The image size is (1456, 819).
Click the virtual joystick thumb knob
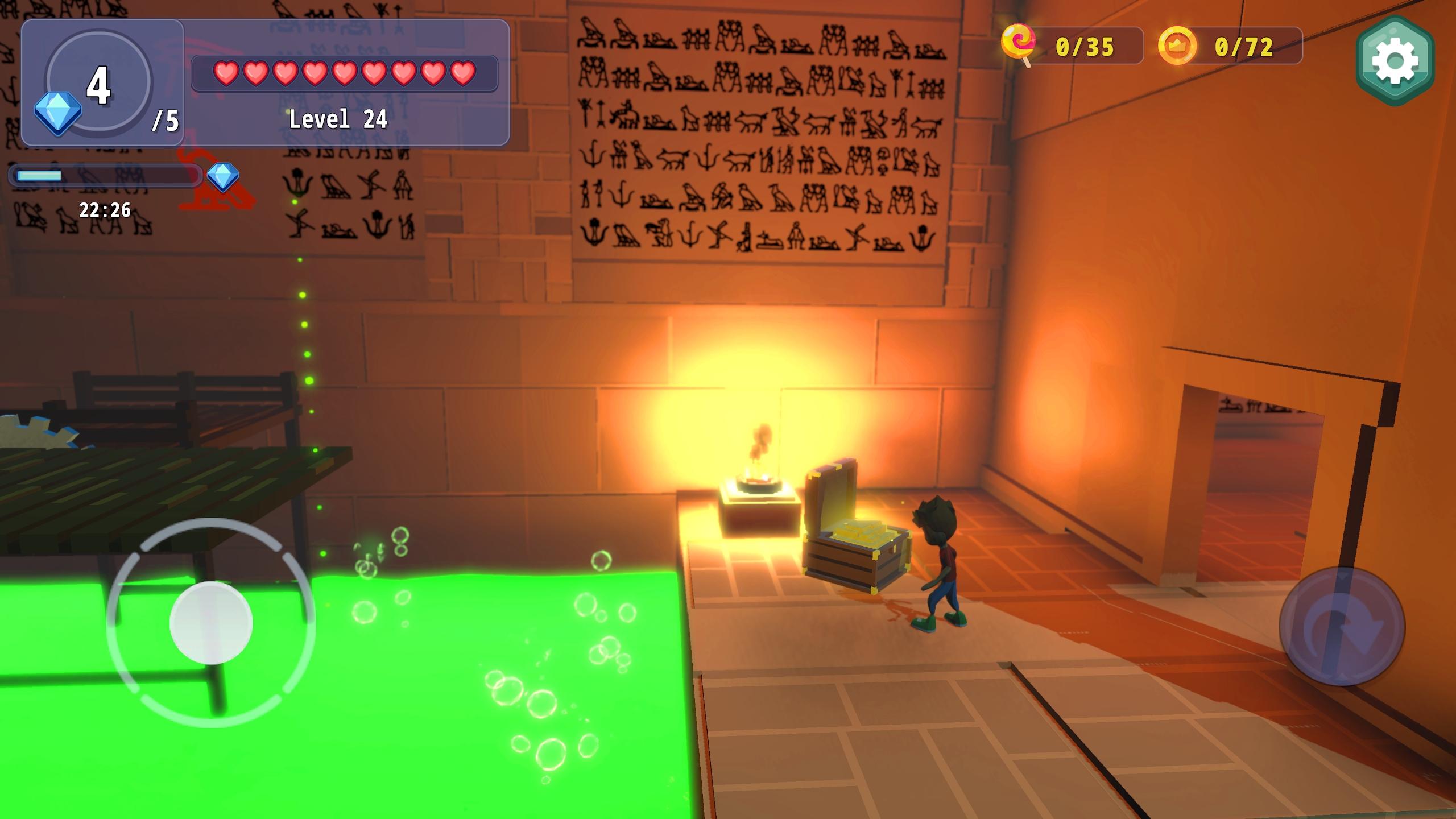click(211, 623)
